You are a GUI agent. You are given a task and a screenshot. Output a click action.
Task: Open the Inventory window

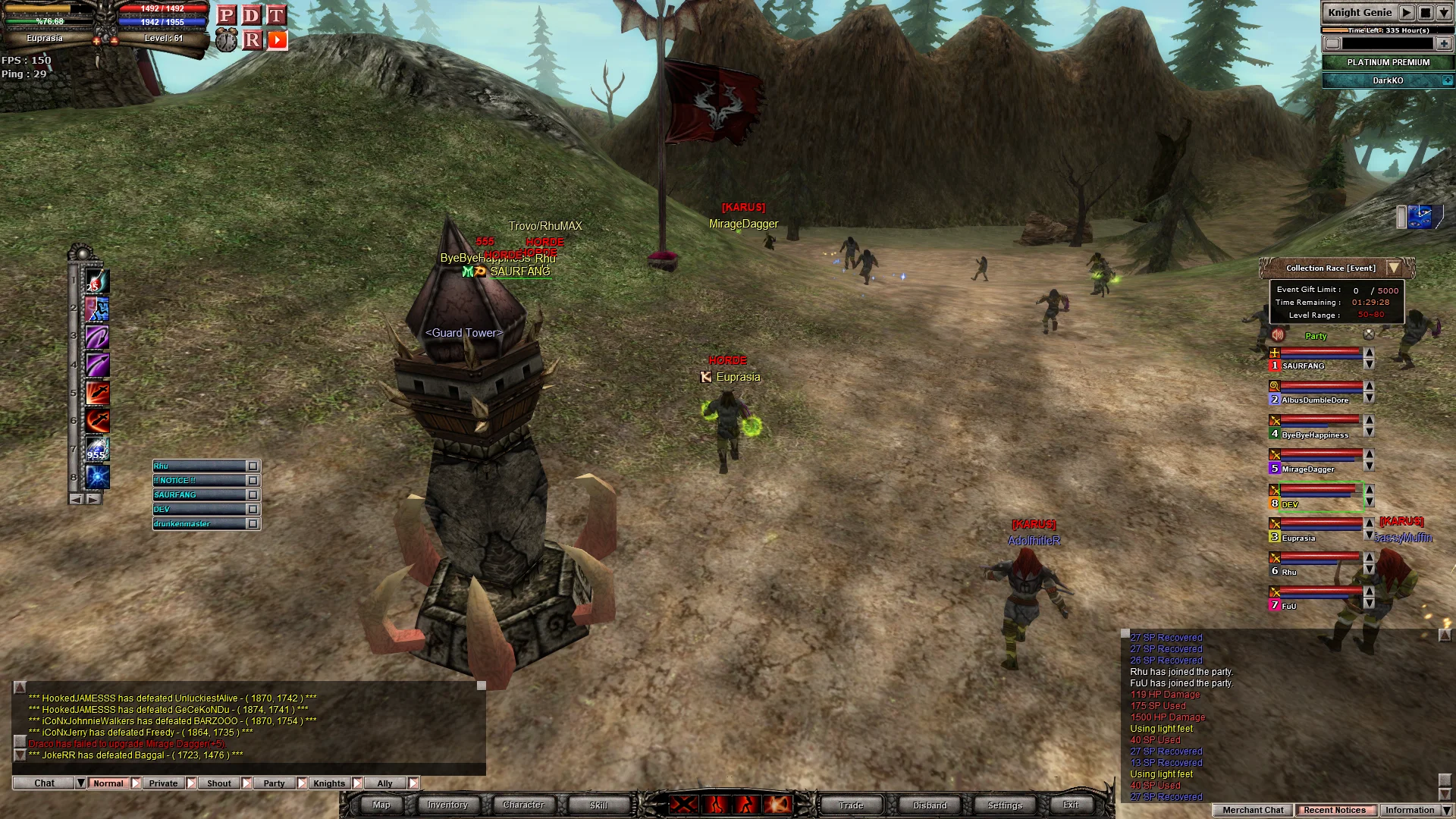(x=447, y=805)
